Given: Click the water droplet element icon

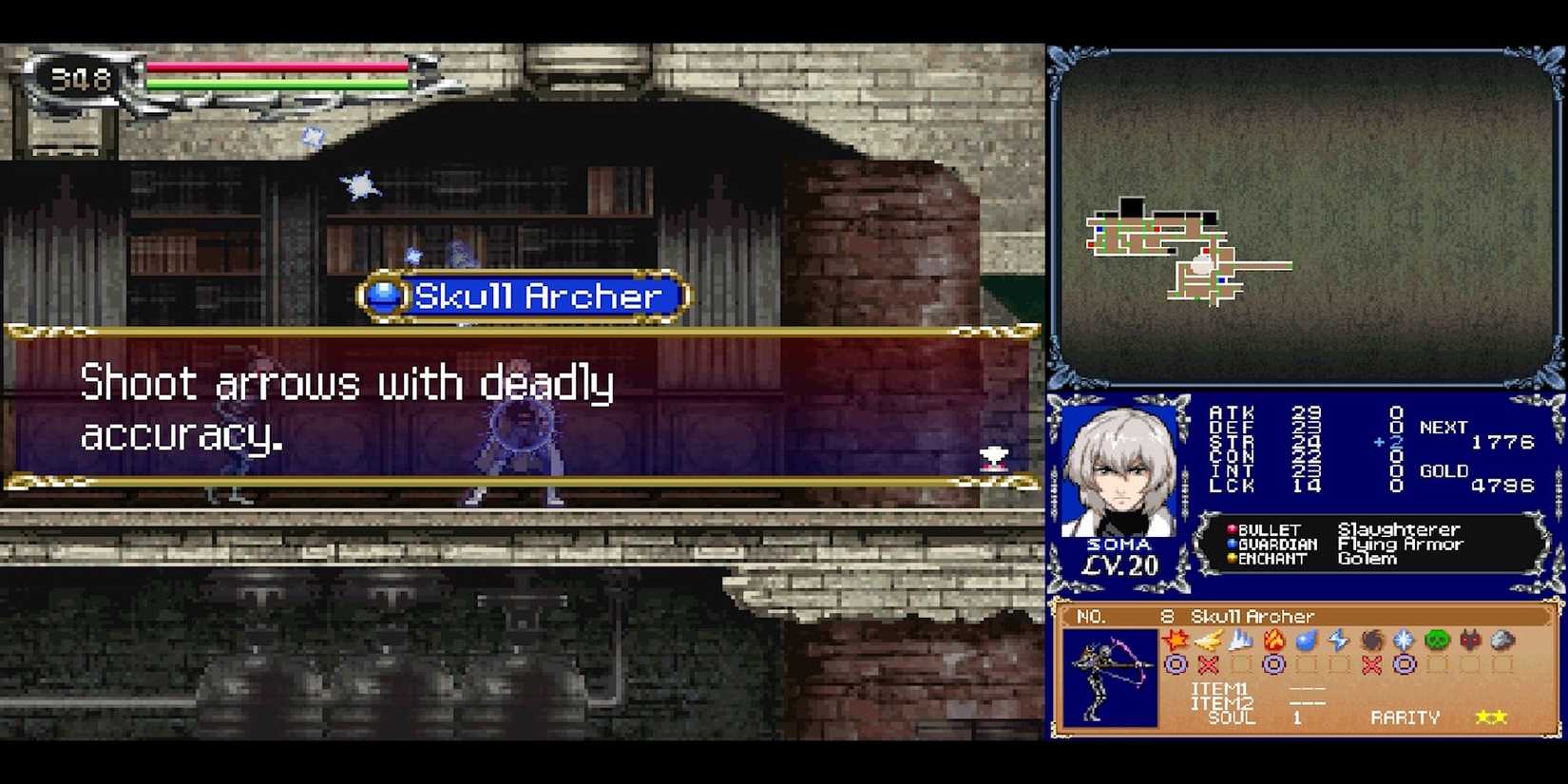Looking at the screenshot, I should click(1307, 641).
